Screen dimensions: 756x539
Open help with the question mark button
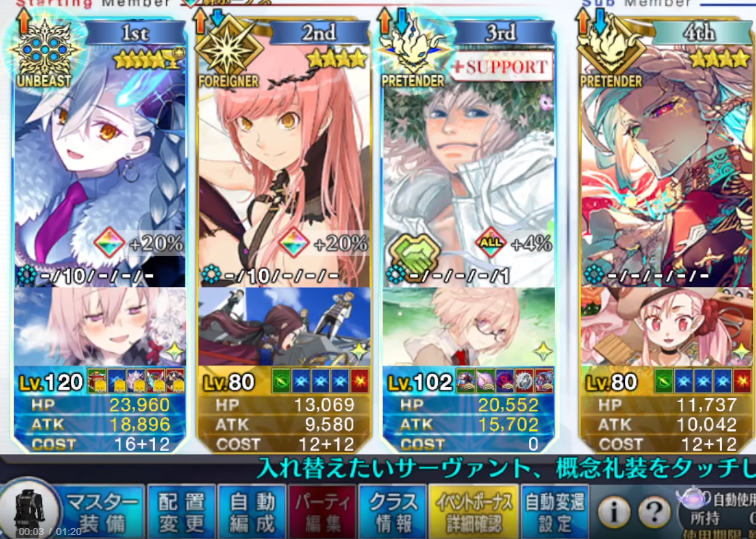(654, 512)
